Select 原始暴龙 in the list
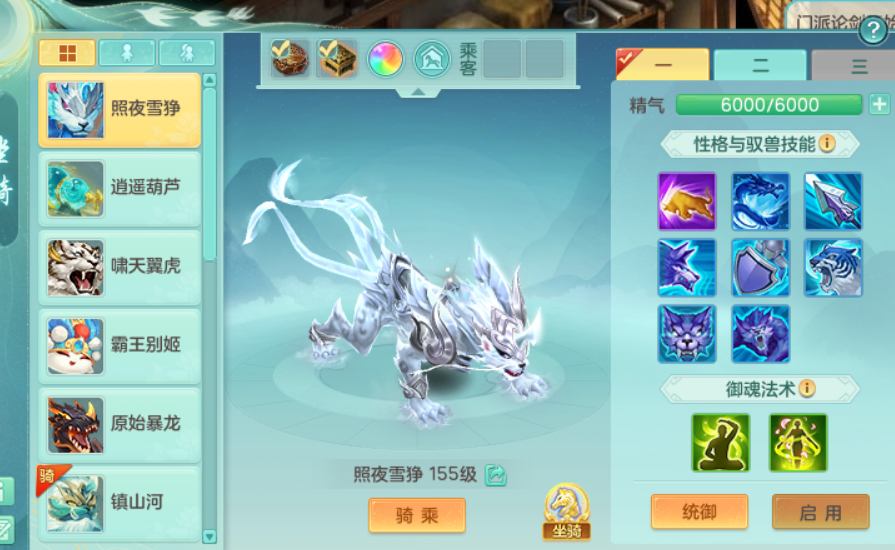This screenshot has height=550, width=895. (120, 424)
